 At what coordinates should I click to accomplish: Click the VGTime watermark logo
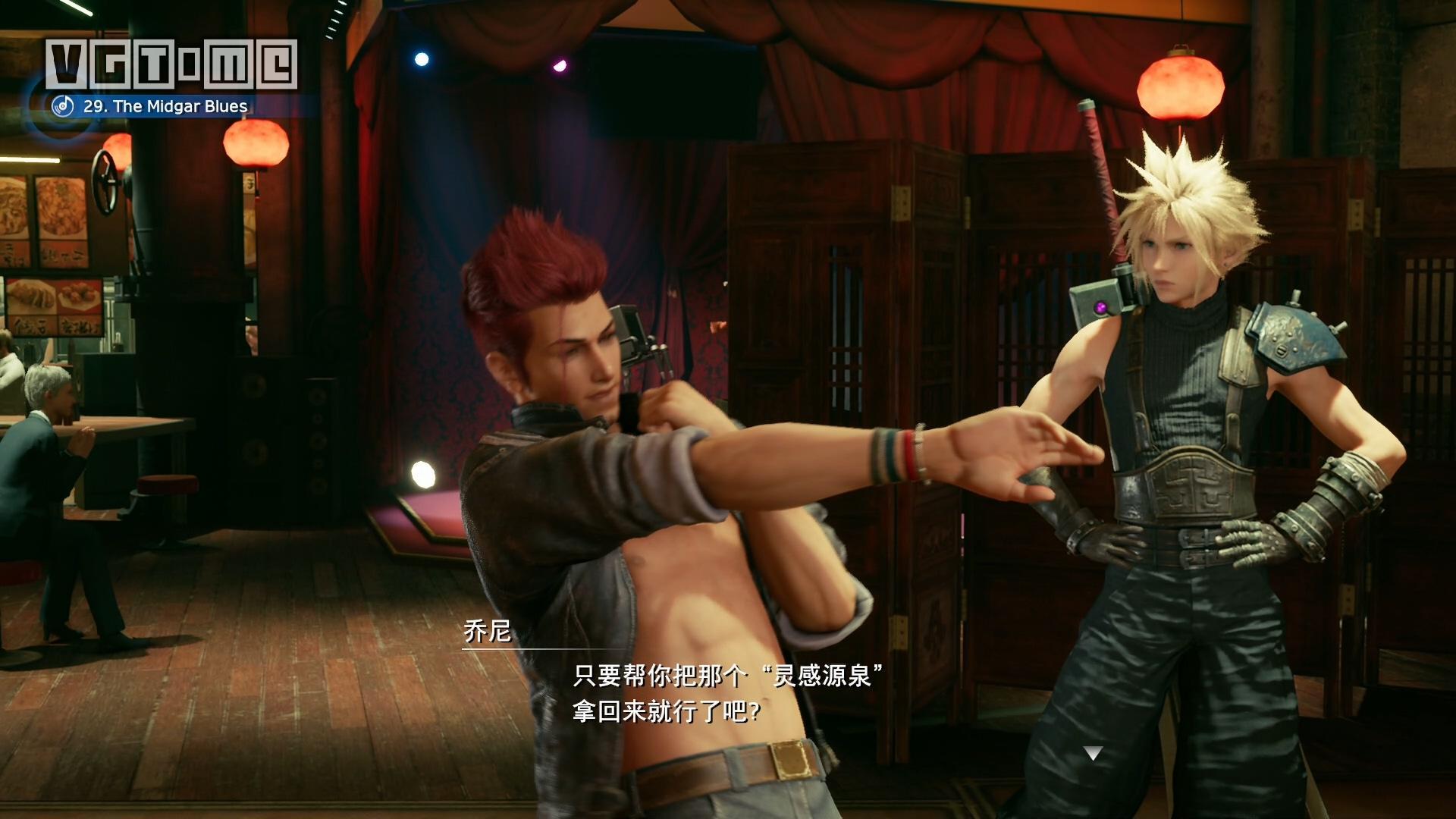point(171,64)
